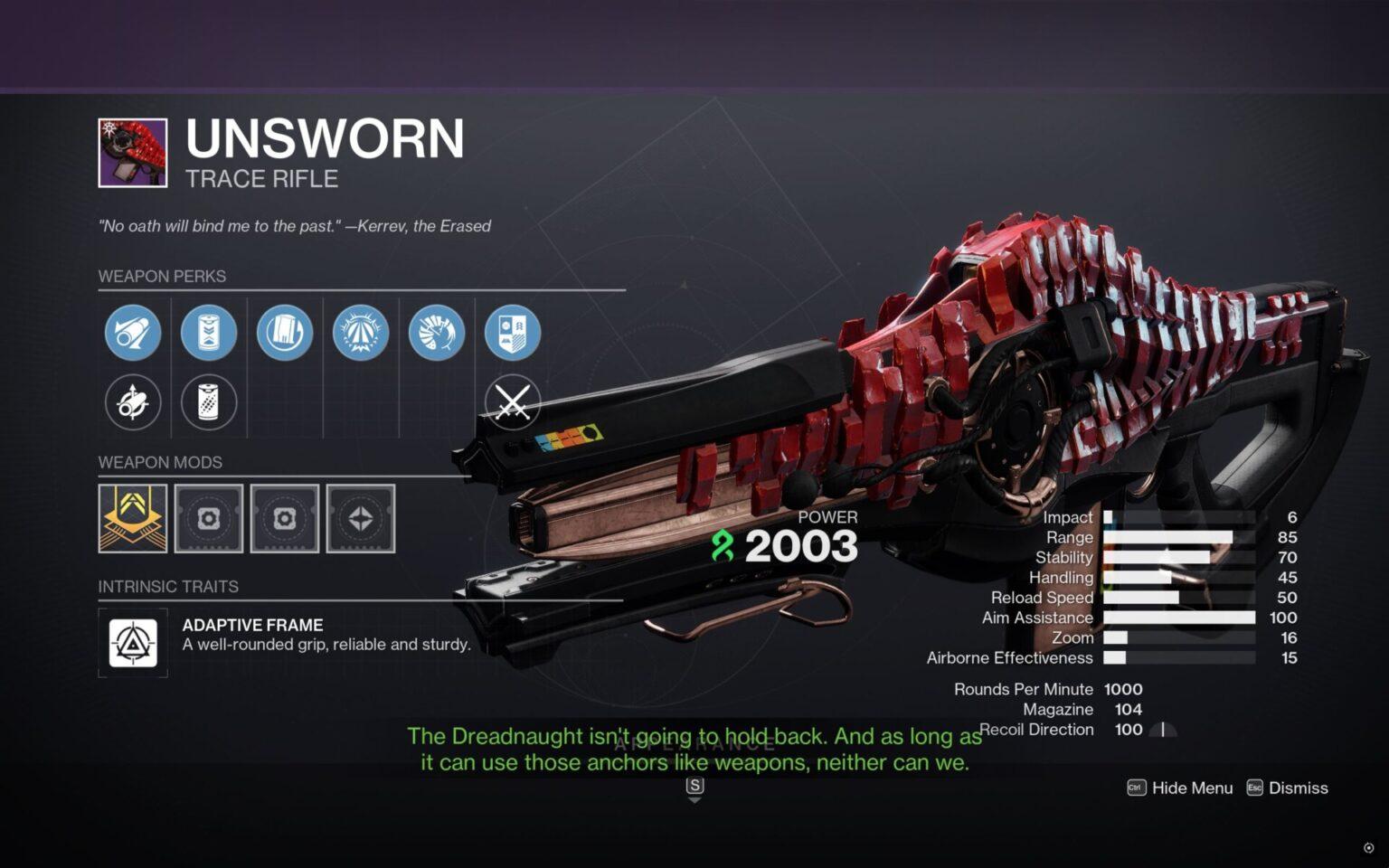Select the top barrel perk icon
The image size is (1389, 868).
tap(133, 333)
